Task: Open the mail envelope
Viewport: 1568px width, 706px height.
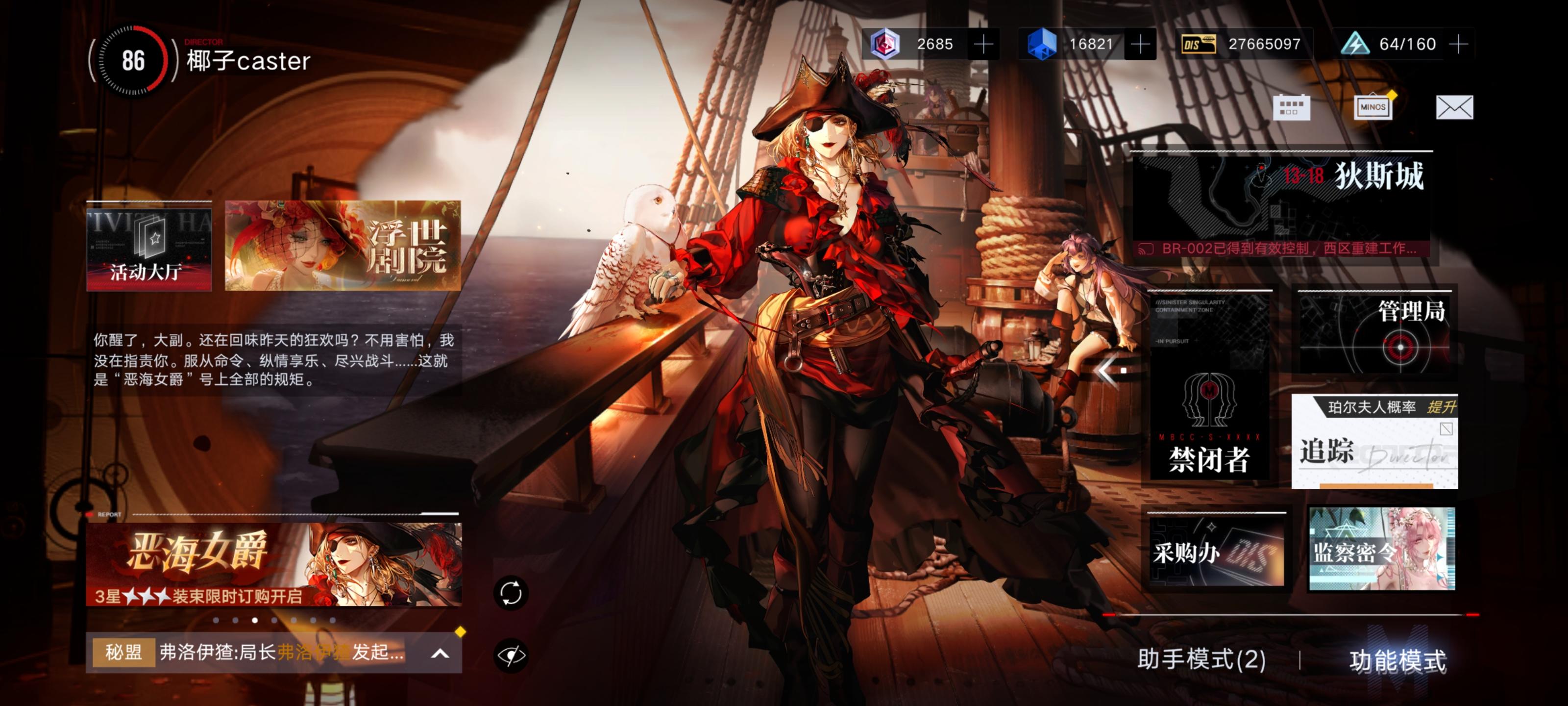Action: tap(1454, 108)
